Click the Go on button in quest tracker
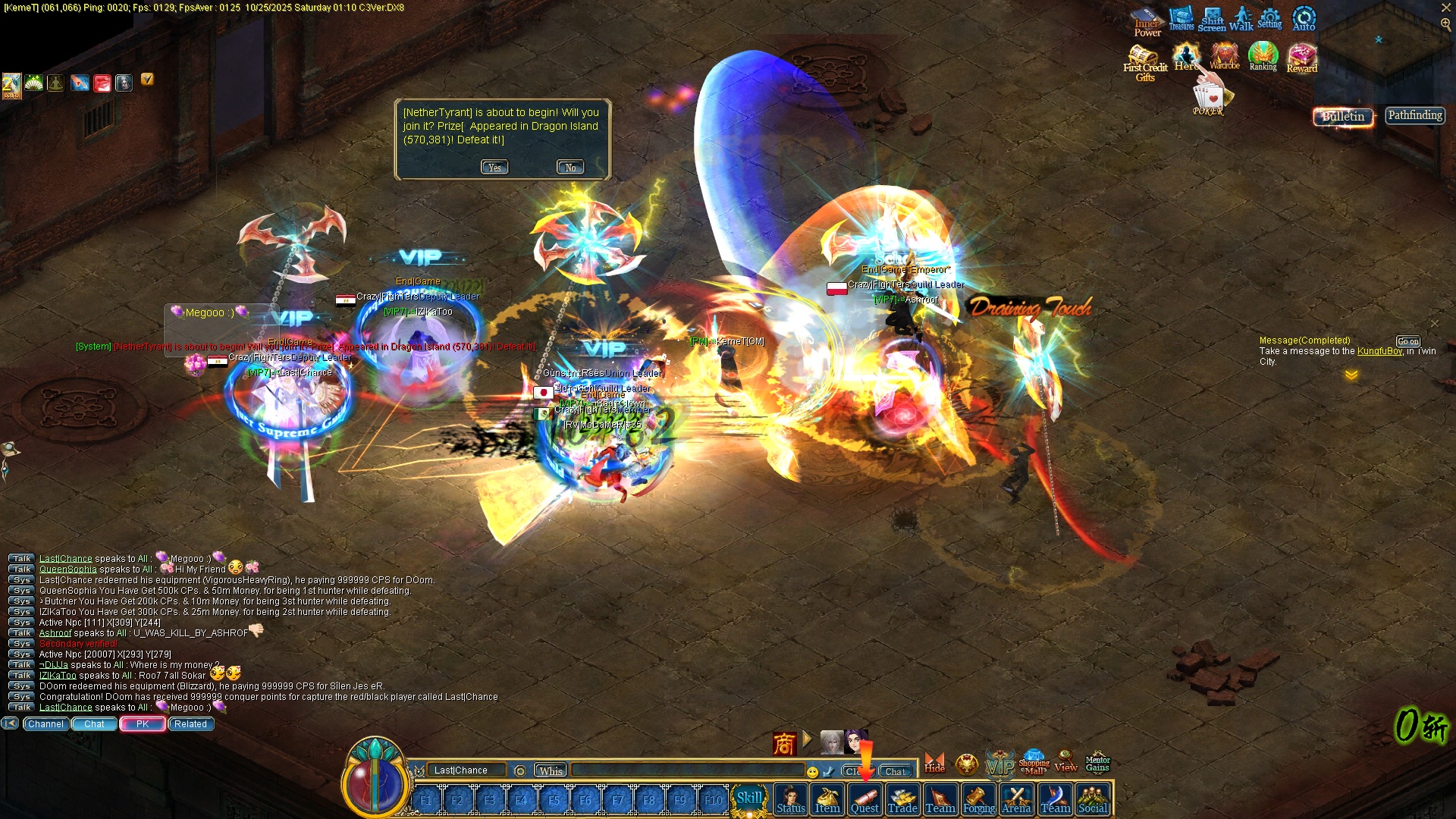 tap(1408, 341)
